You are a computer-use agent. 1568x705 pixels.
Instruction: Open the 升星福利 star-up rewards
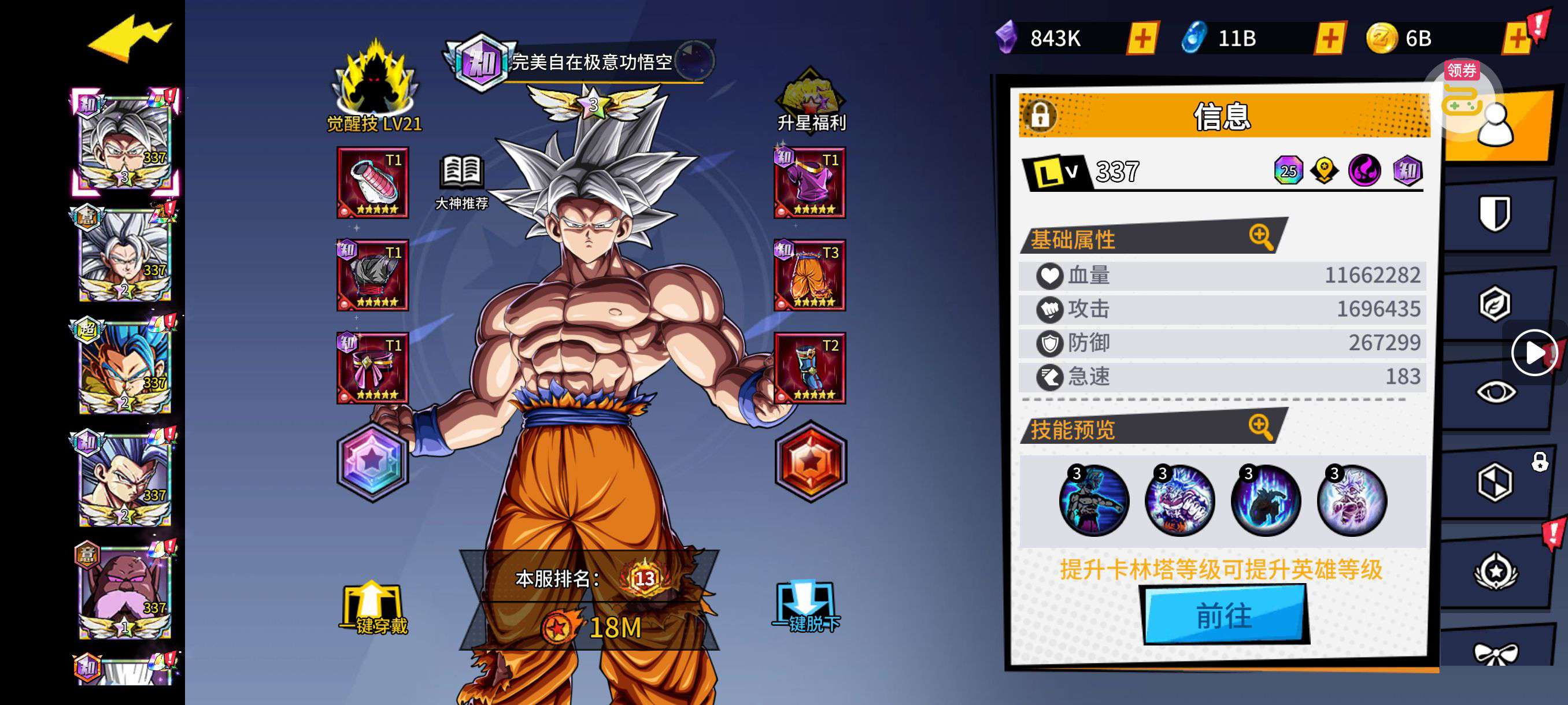click(x=811, y=102)
